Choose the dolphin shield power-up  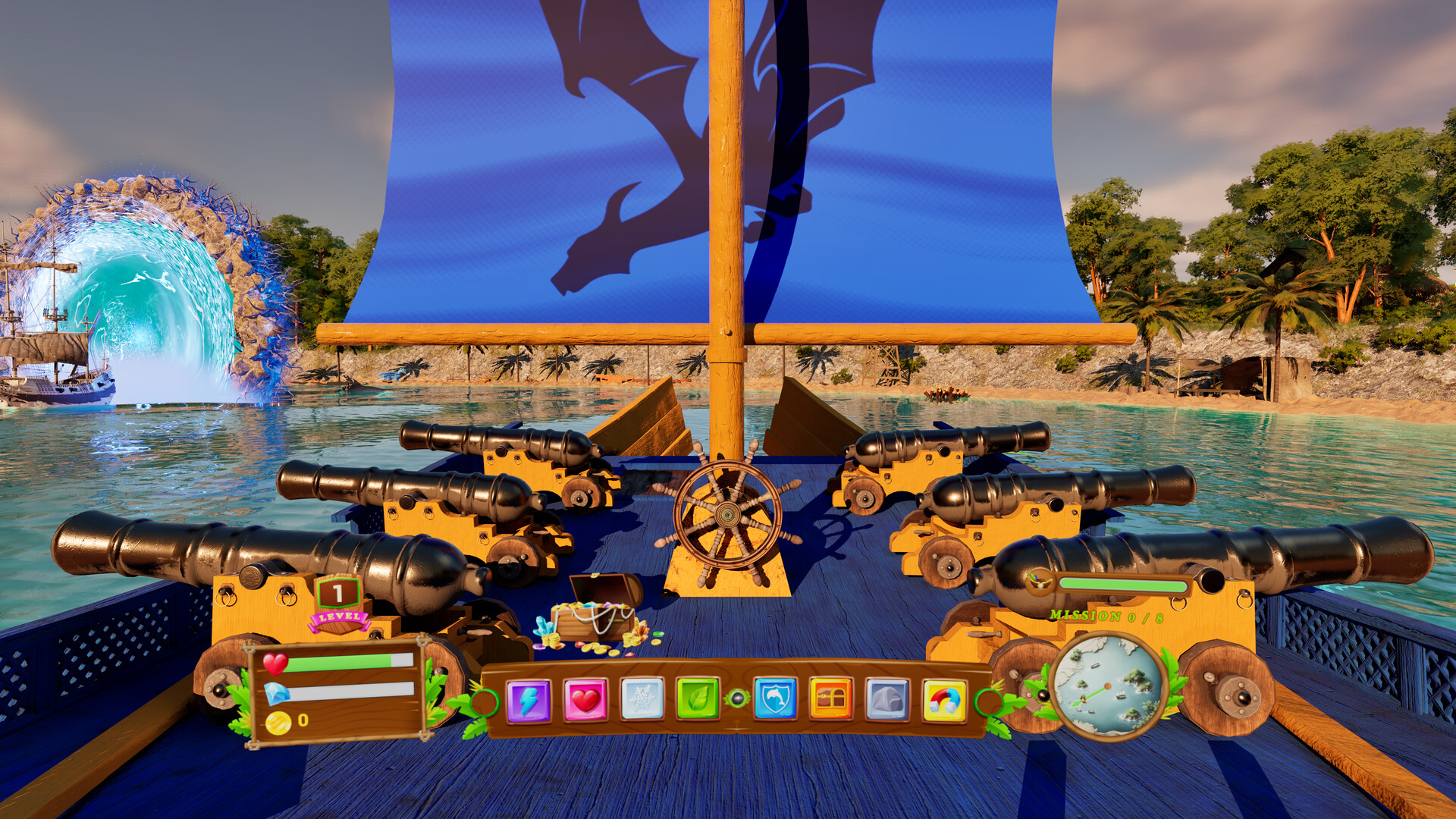pyautogui.click(x=774, y=699)
